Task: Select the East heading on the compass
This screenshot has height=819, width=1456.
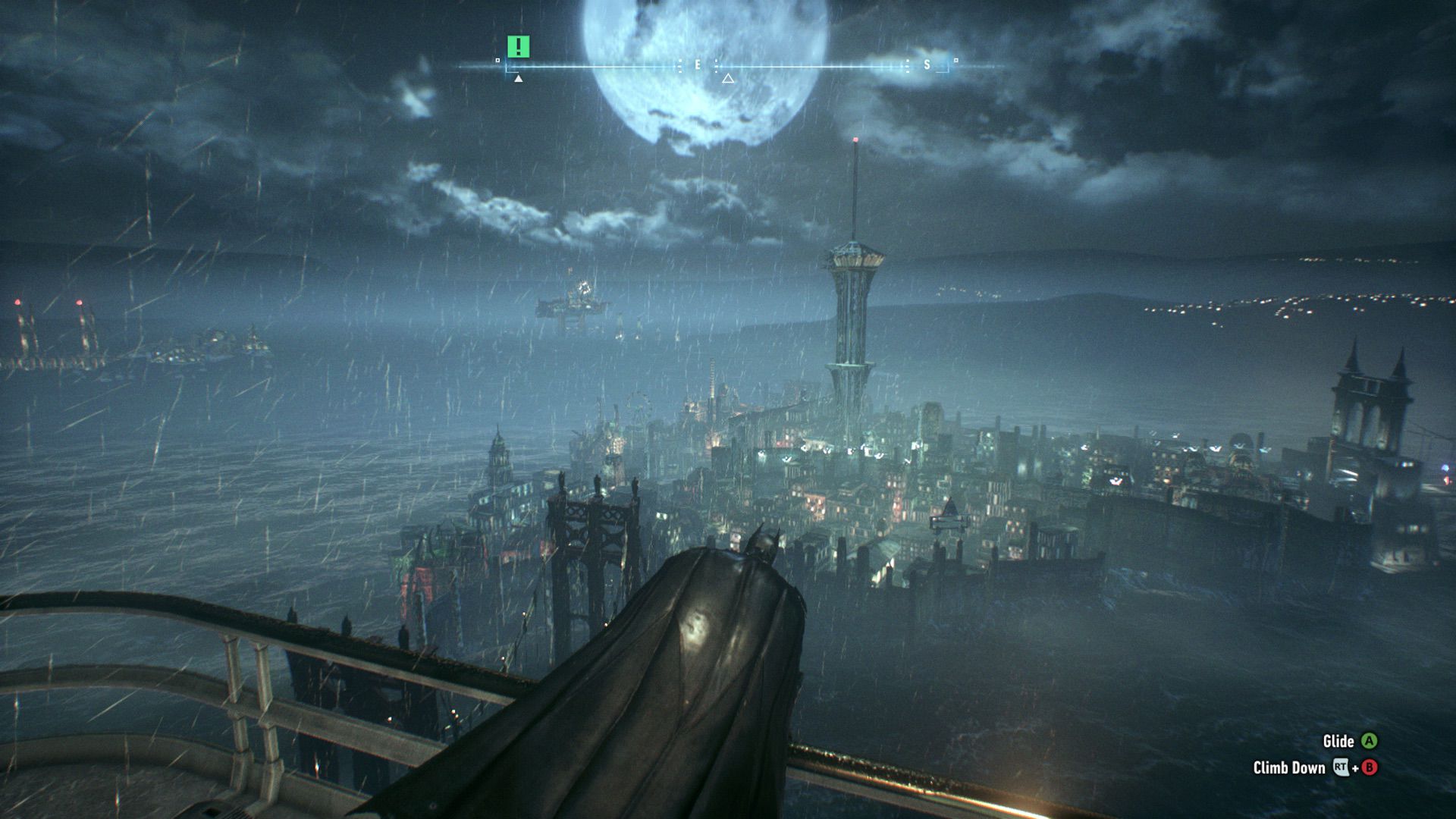Action: pos(698,65)
